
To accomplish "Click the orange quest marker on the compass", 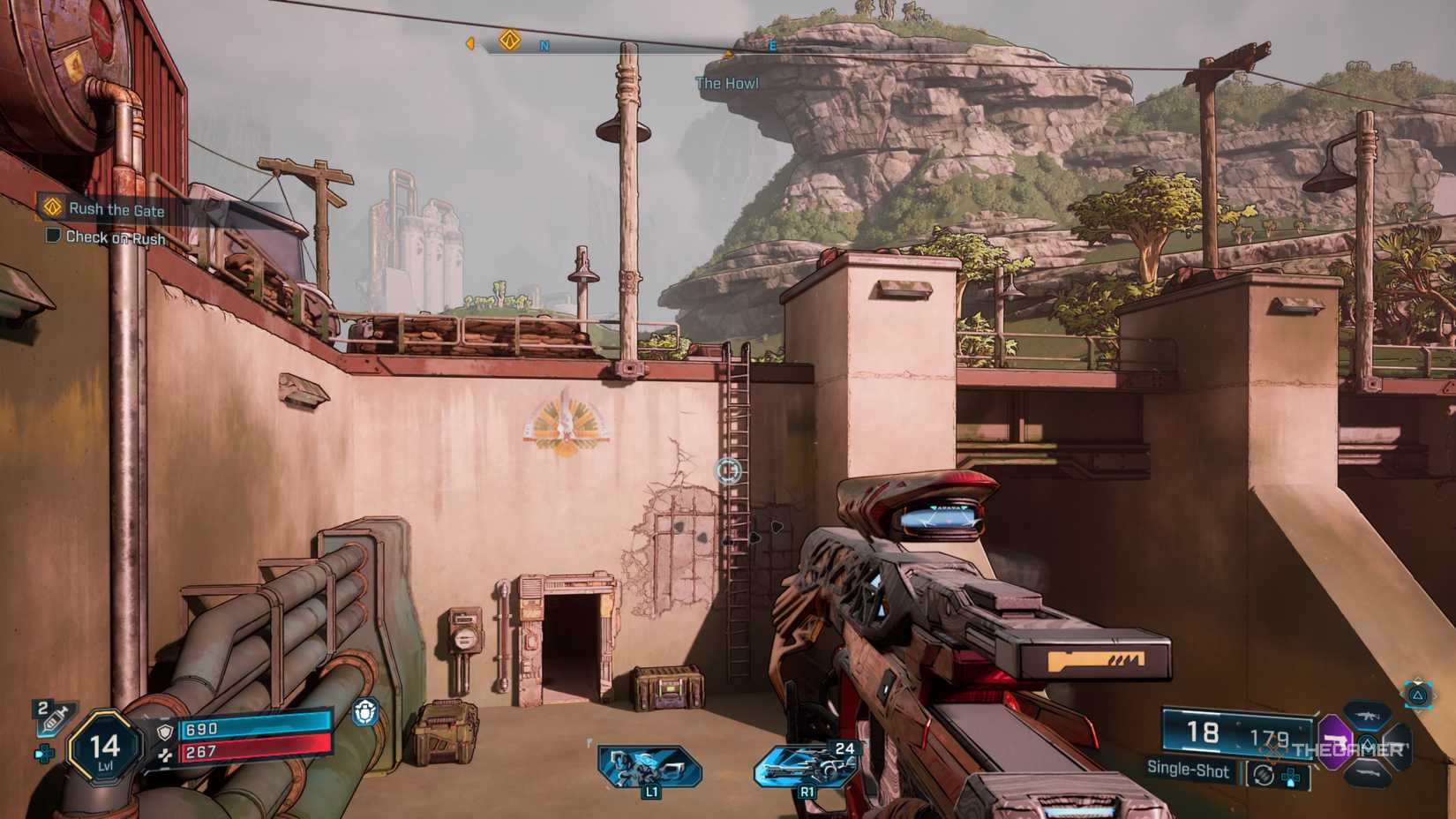I will coord(509,40).
